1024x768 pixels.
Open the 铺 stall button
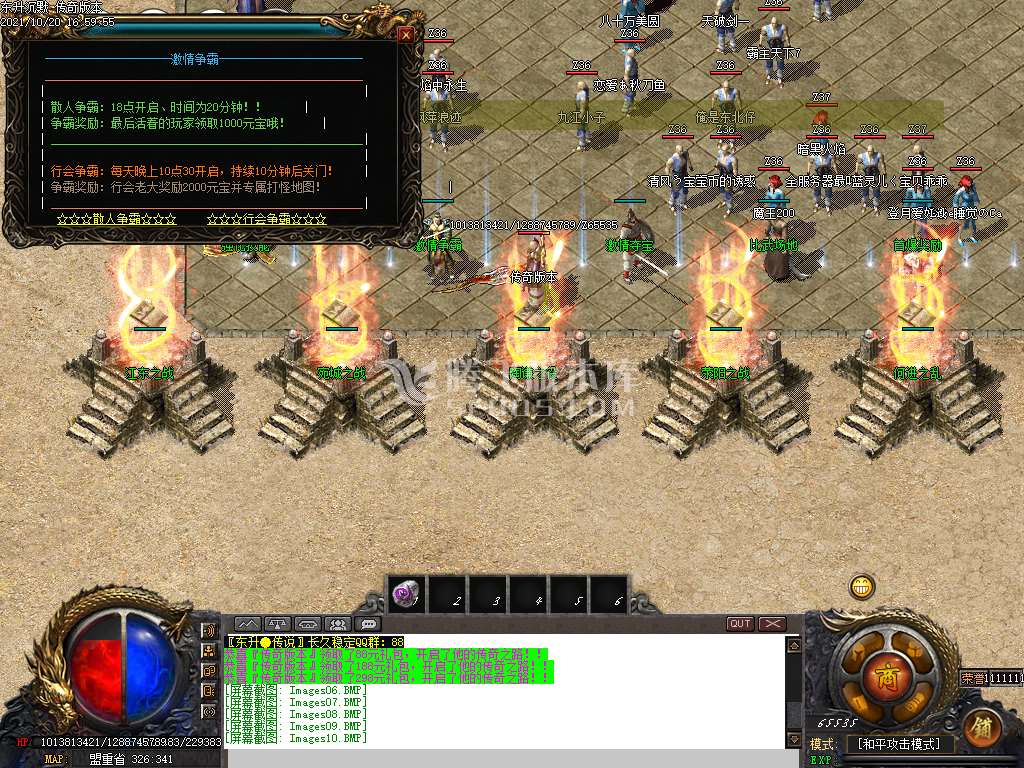983,726
